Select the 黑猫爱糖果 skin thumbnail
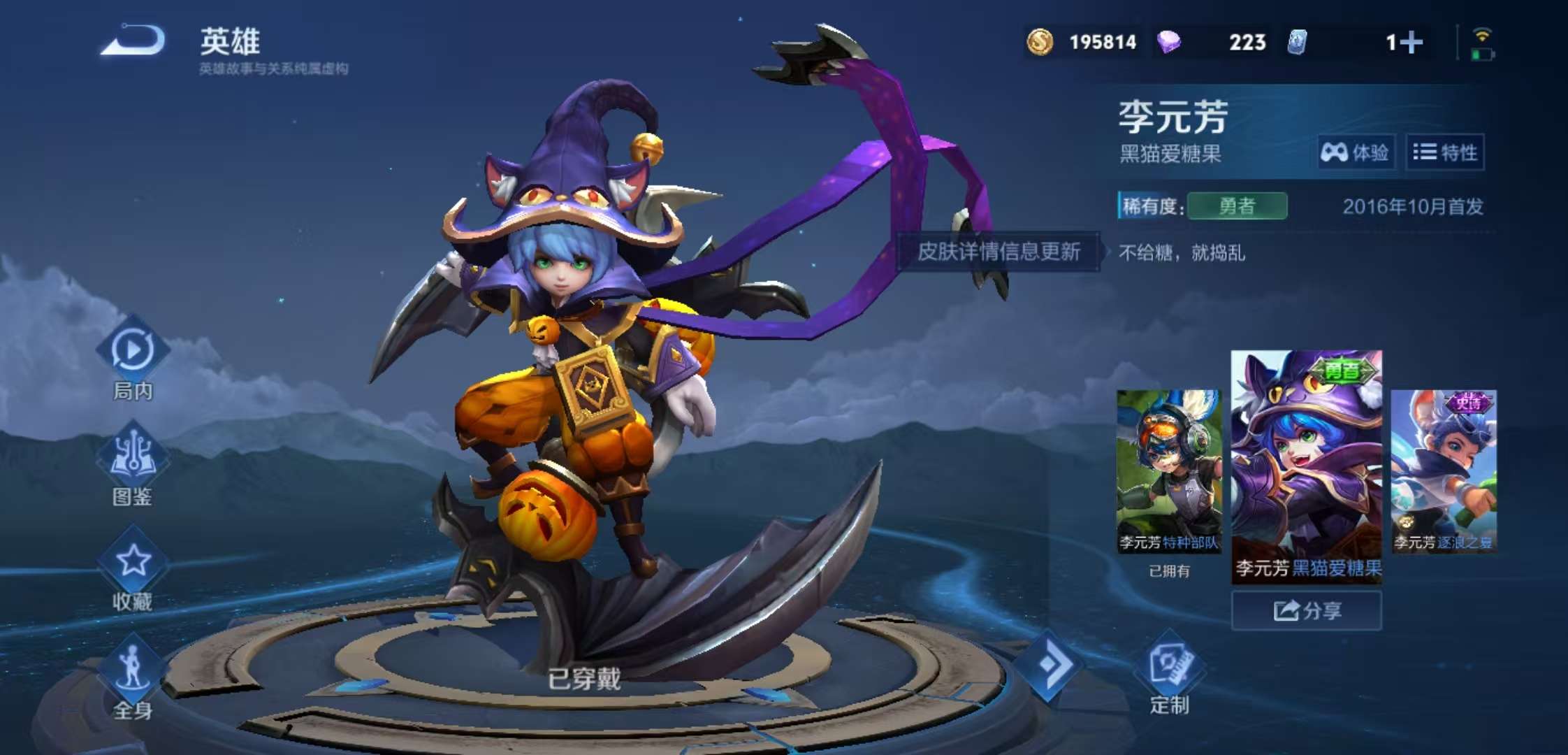This screenshot has width=1568, height=755. tap(1306, 465)
